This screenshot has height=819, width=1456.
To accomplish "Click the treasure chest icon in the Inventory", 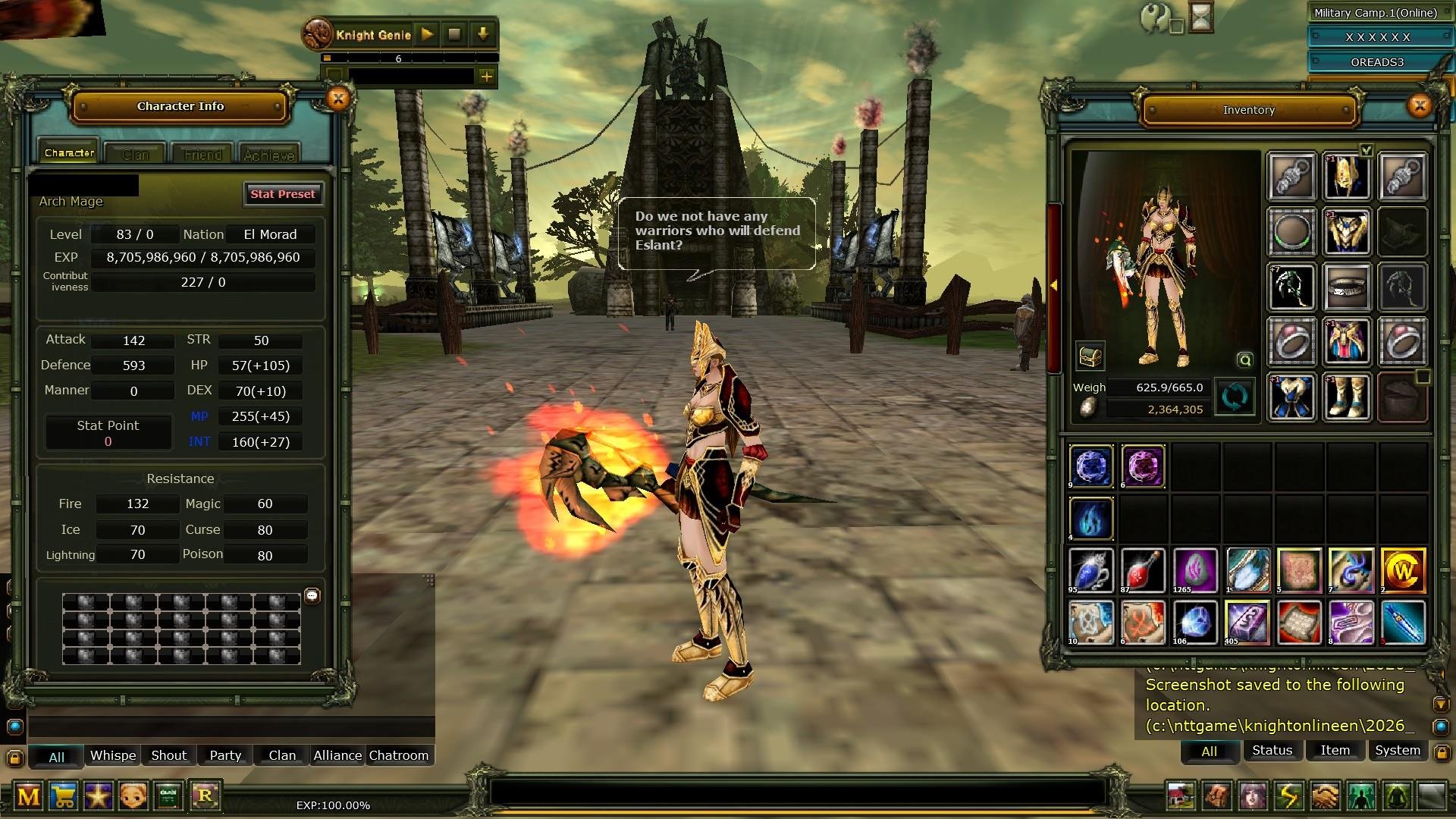I will (1090, 356).
